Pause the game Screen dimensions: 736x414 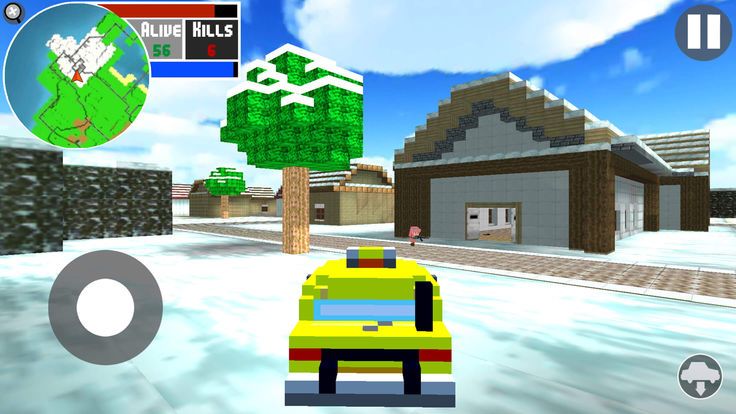coord(703,32)
